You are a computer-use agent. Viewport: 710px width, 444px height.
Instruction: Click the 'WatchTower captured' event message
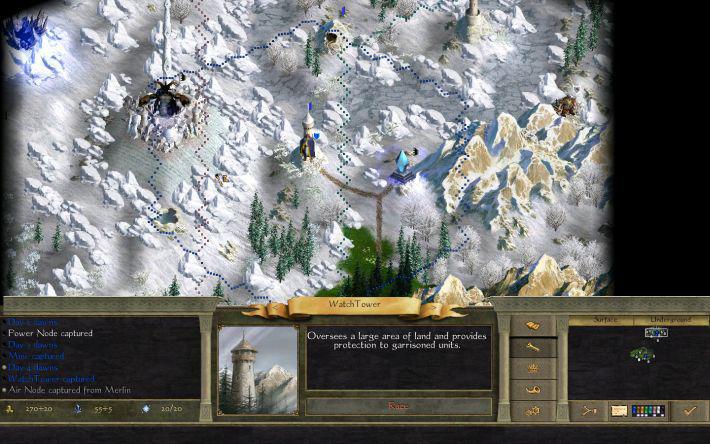coord(51,379)
